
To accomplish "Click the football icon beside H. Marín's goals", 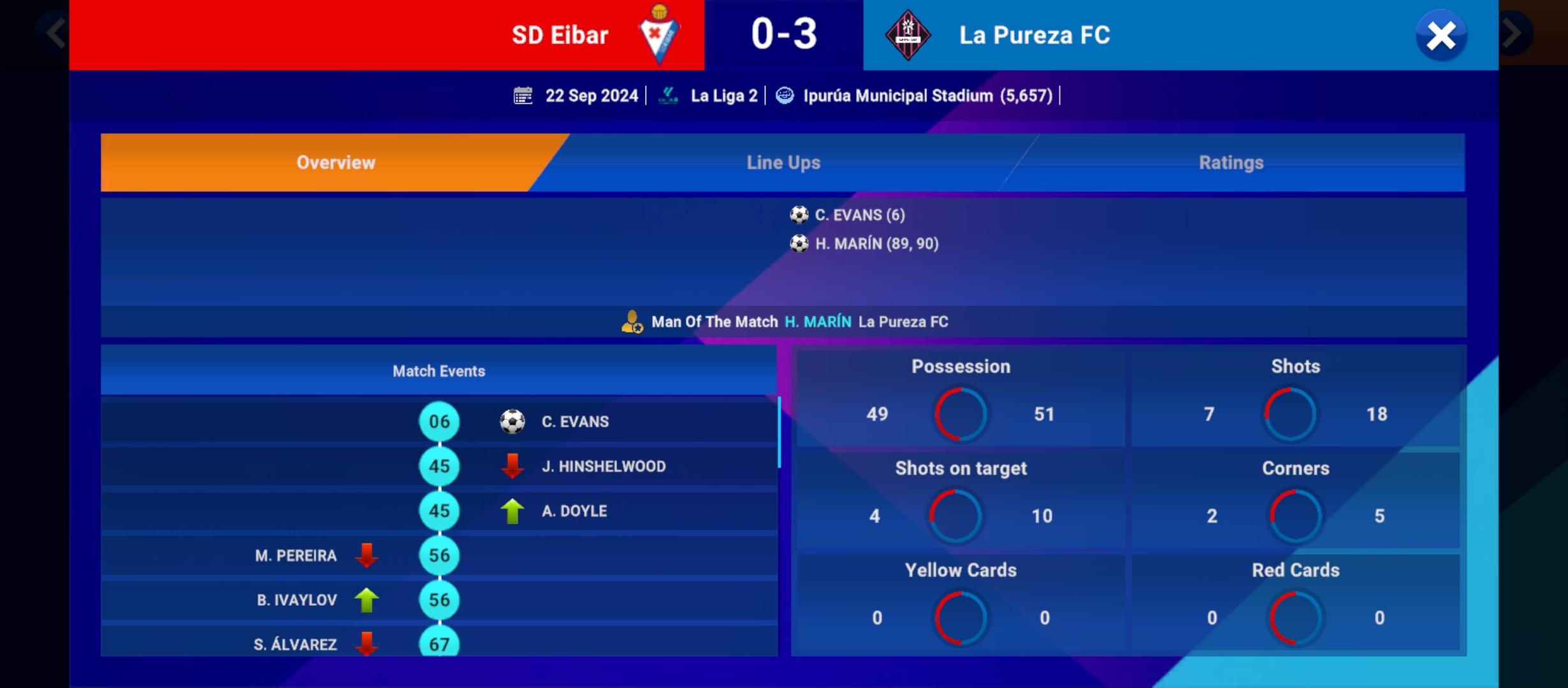I will [801, 243].
